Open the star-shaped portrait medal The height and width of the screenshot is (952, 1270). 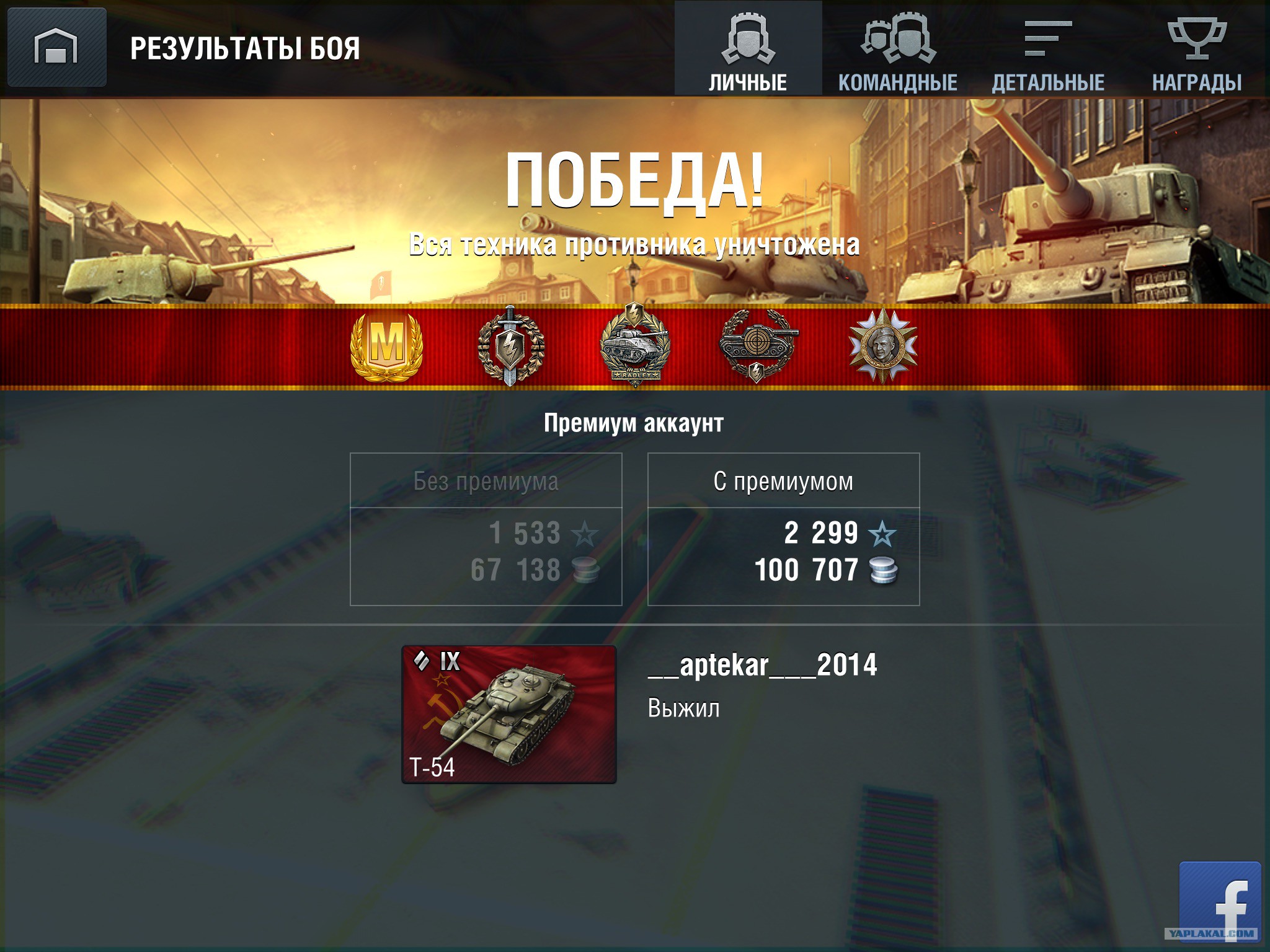(882, 346)
